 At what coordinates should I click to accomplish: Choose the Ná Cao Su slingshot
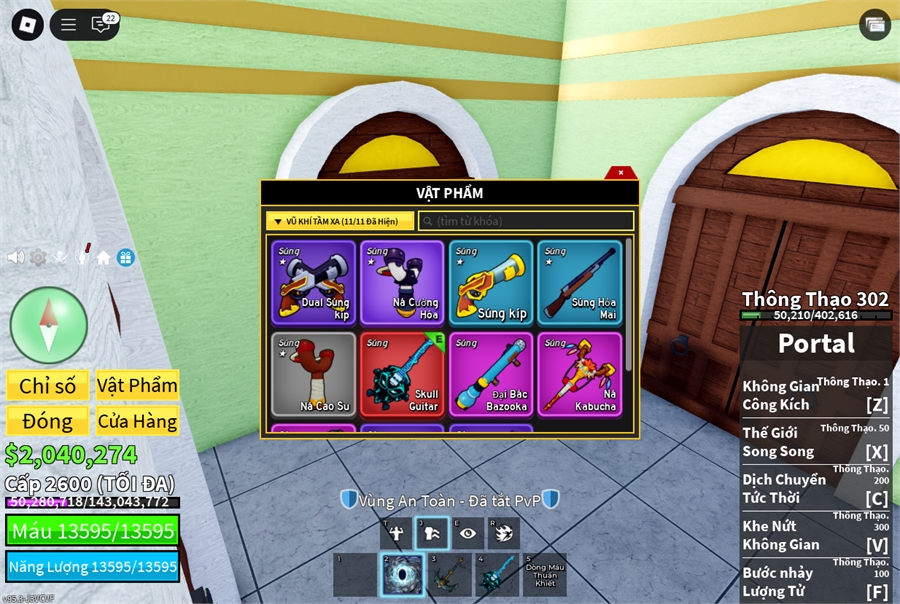[313, 374]
